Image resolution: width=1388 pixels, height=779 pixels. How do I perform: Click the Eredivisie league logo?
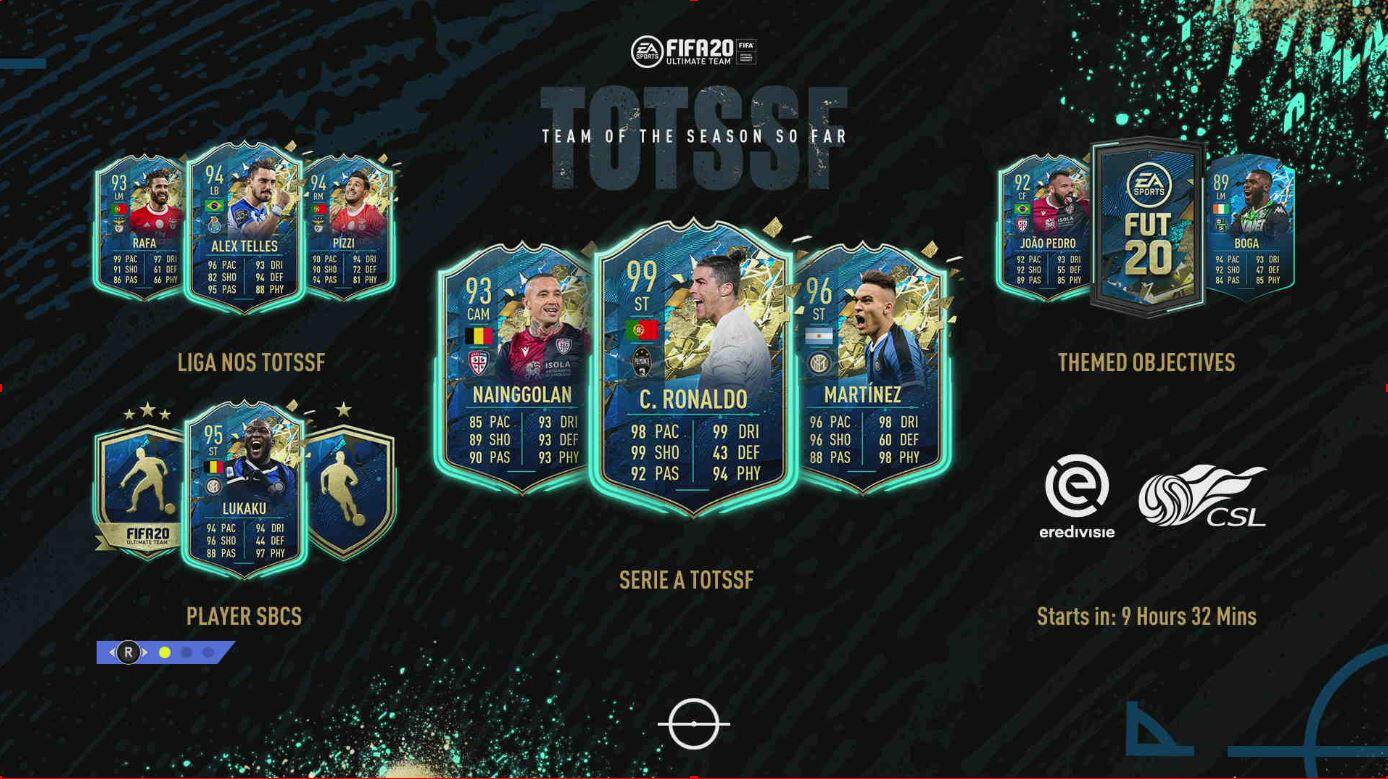click(x=1077, y=497)
